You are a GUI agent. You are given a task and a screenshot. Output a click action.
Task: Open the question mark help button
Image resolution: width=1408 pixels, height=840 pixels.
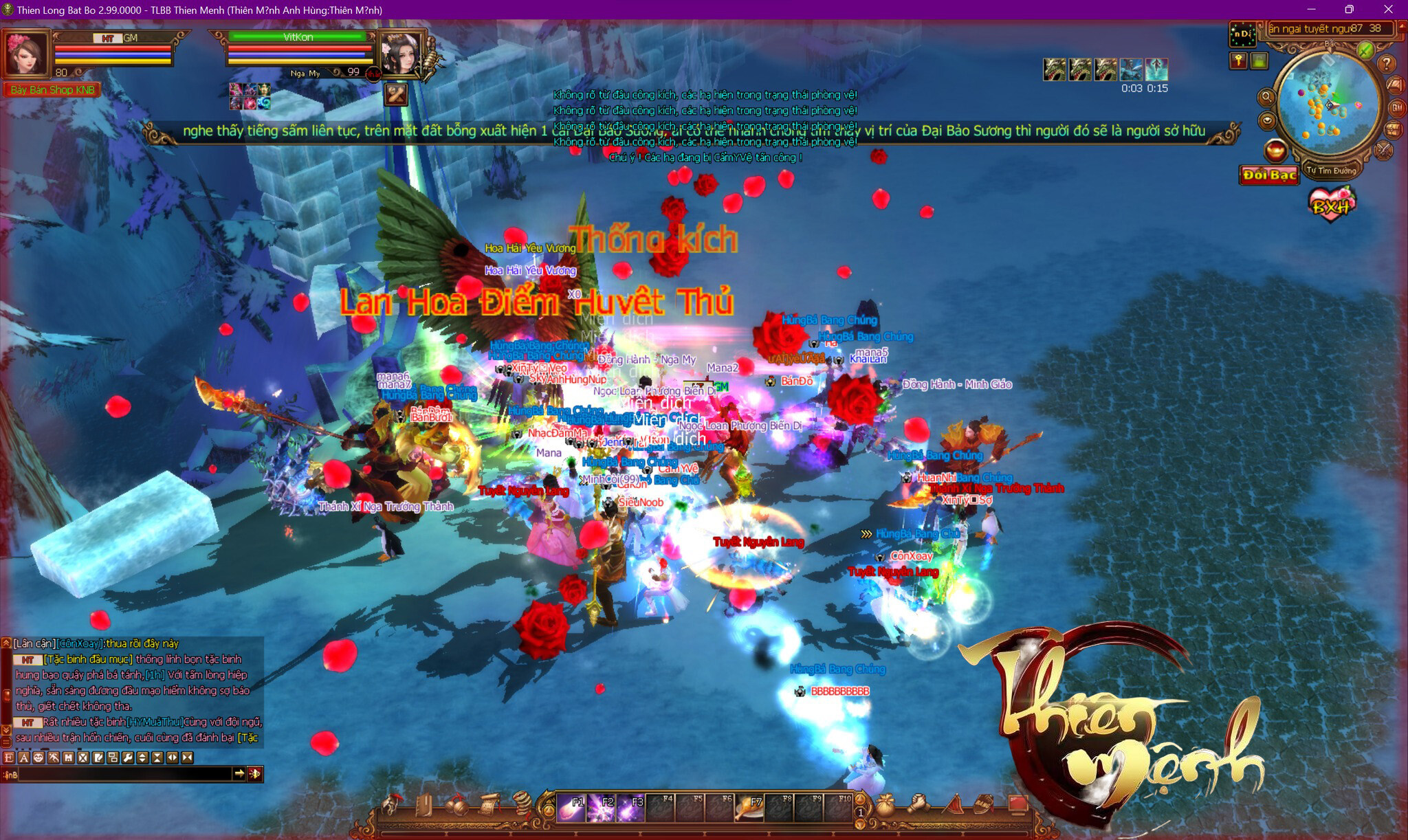tap(1387, 64)
